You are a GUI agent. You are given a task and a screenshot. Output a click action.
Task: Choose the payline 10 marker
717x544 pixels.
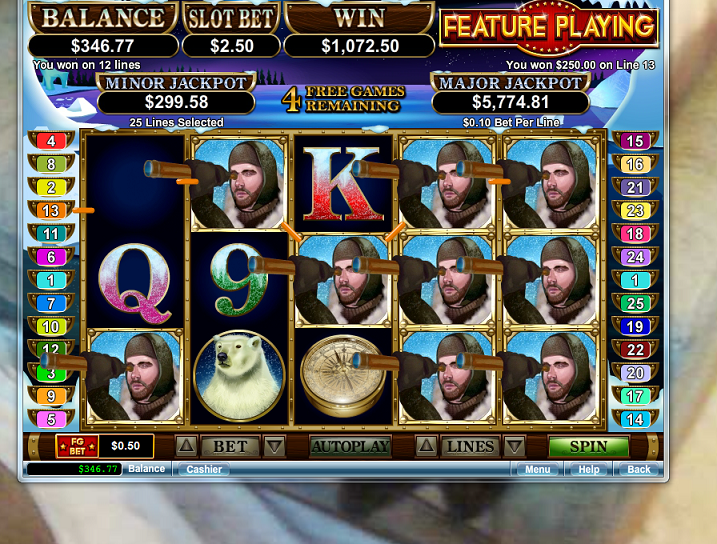click(51, 327)
